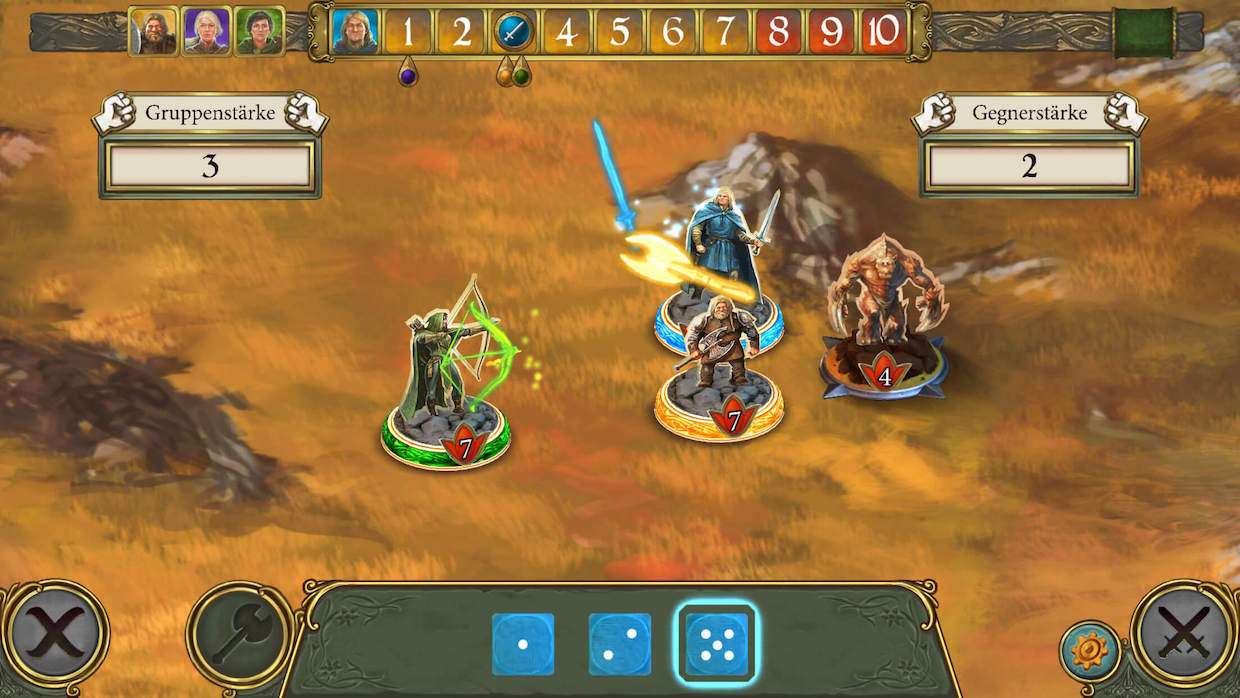Choose the green-hooded archer portrait

(x=259, y=31)
